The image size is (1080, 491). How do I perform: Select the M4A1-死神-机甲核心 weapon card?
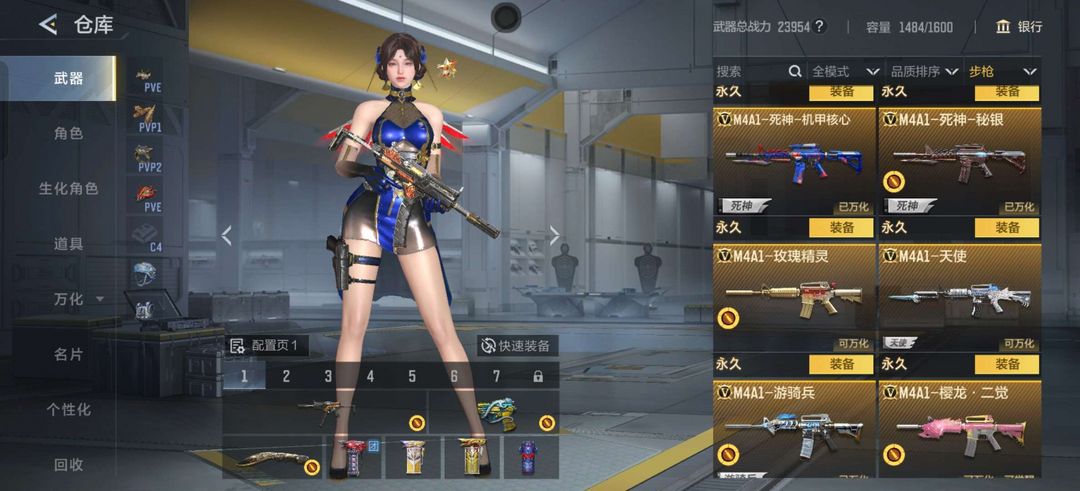point(794,161)
